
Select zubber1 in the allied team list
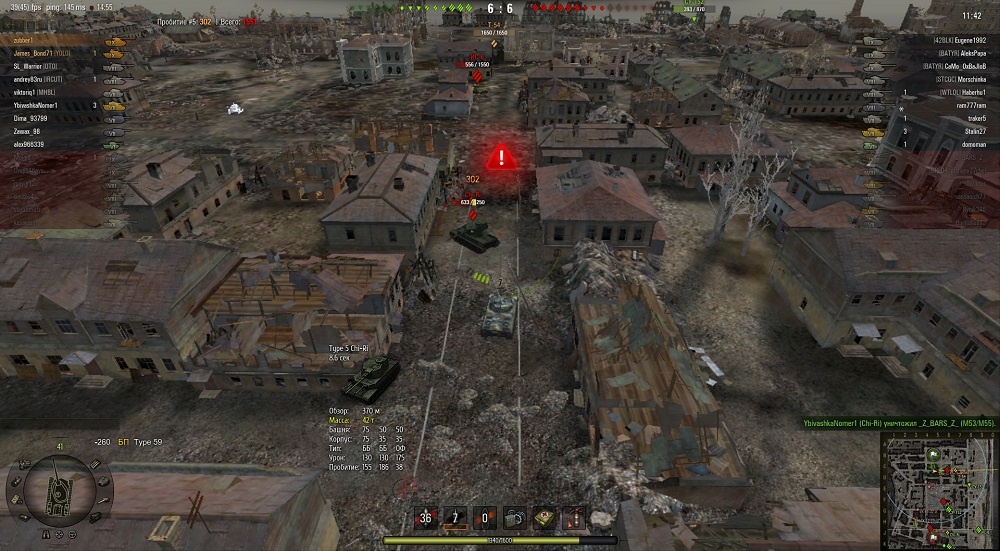29,40
